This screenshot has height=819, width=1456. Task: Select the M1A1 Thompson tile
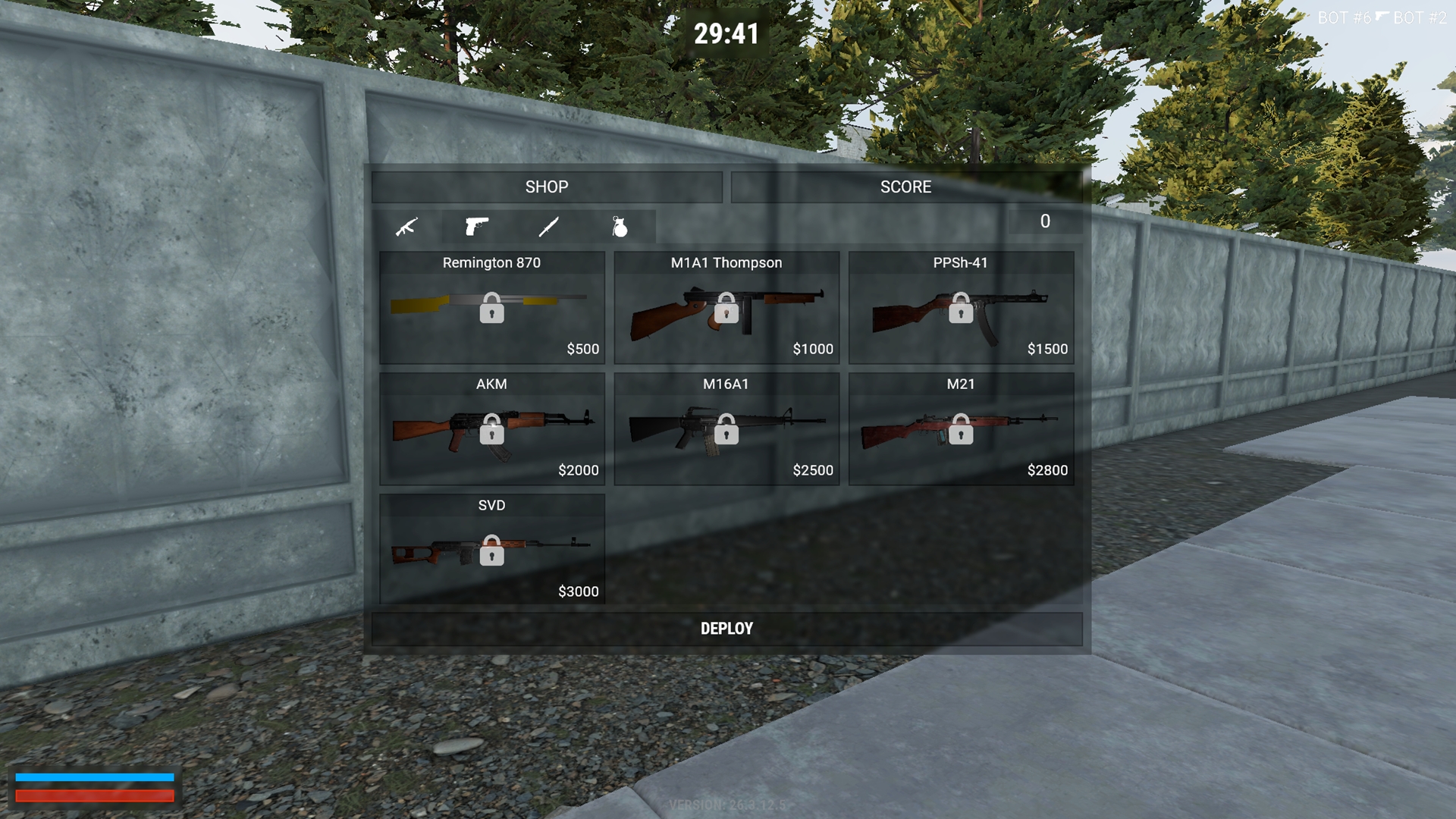point(726,308)
